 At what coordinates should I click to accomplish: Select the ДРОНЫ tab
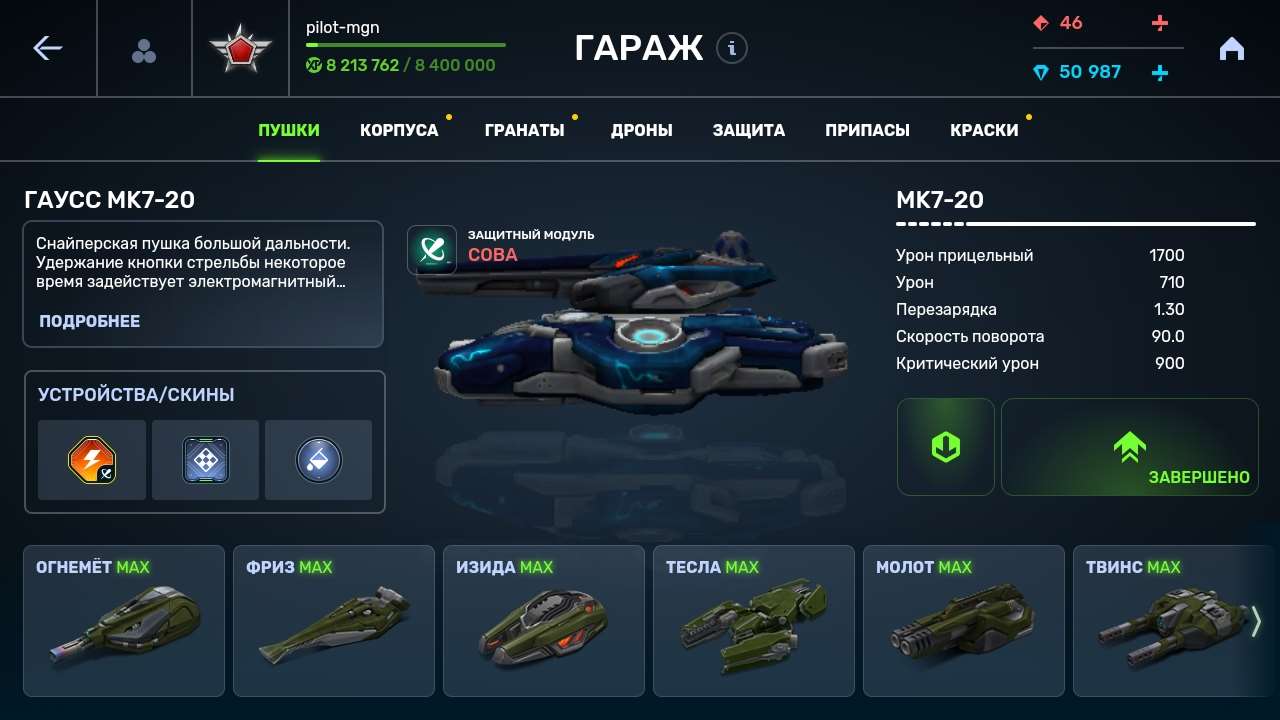pos(641,129)
